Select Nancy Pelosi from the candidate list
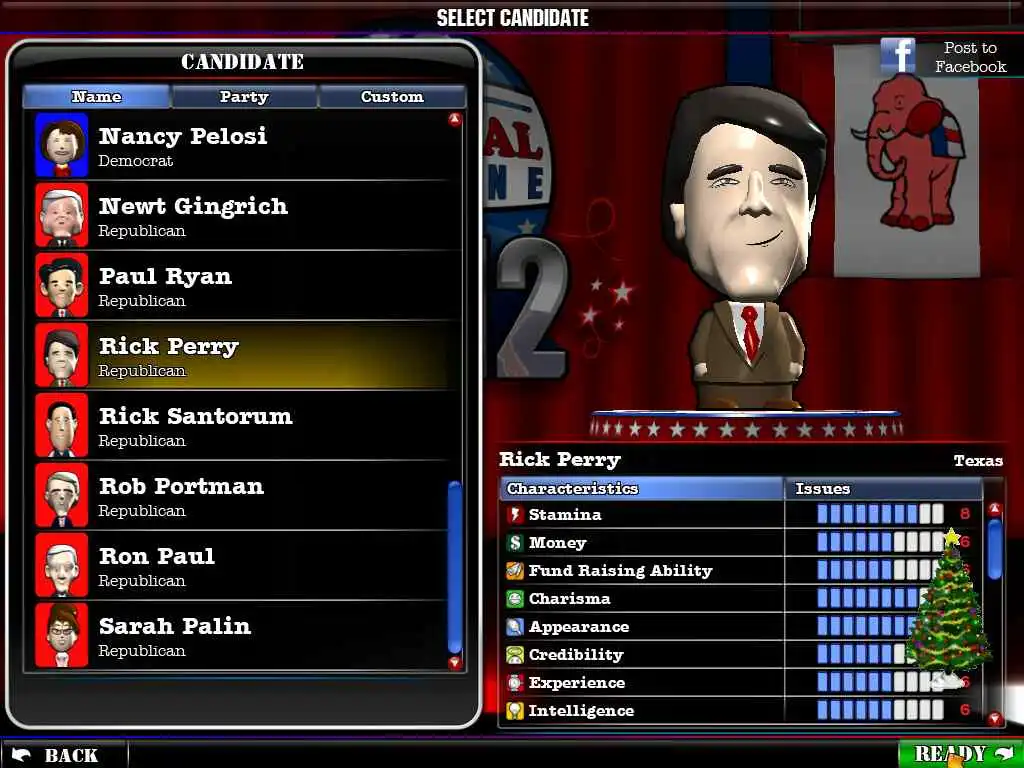Viewport: 1024px width, 768px height. 240,146
